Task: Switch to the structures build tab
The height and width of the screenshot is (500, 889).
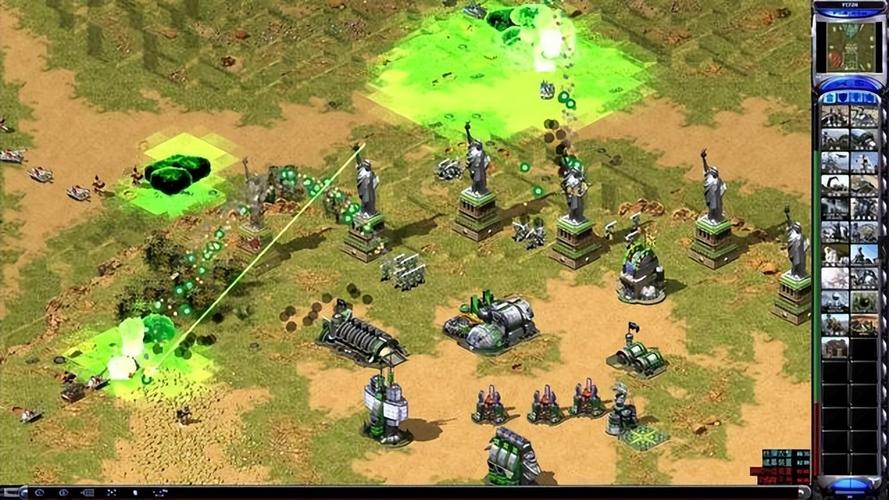Action: [828, 97]
